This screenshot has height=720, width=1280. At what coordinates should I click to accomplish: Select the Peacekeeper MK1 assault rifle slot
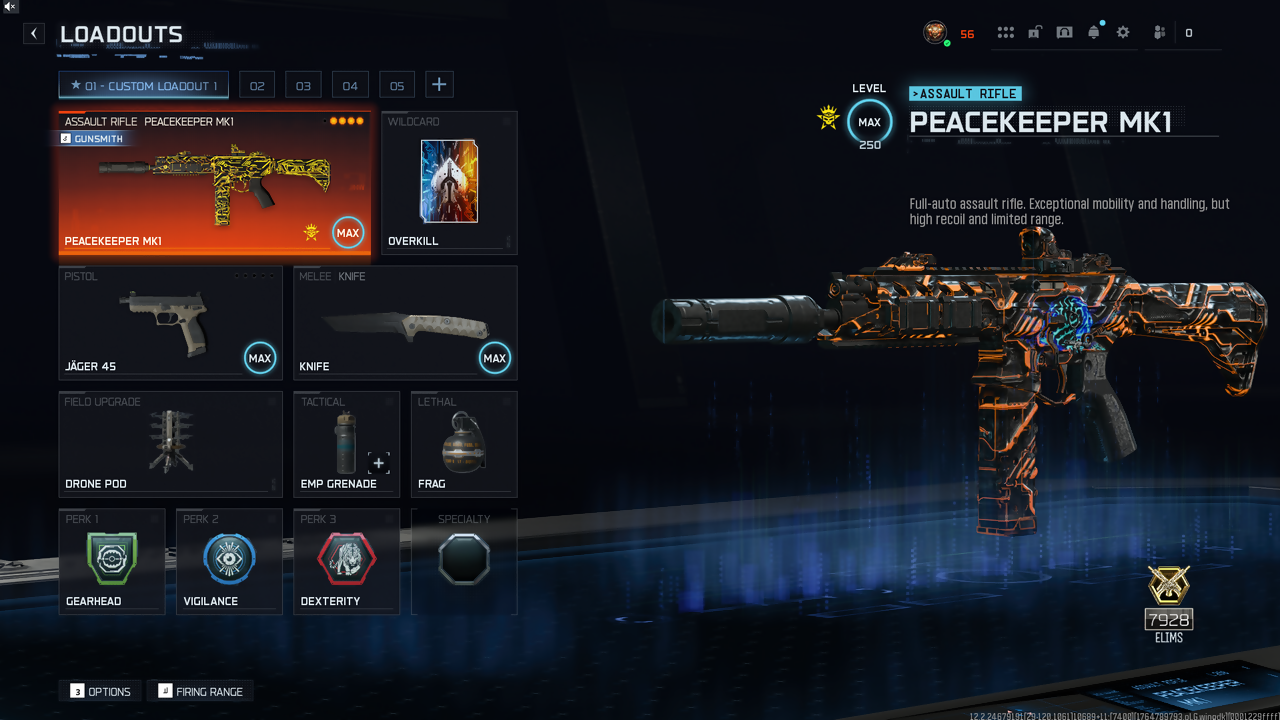tap(214, 183)
